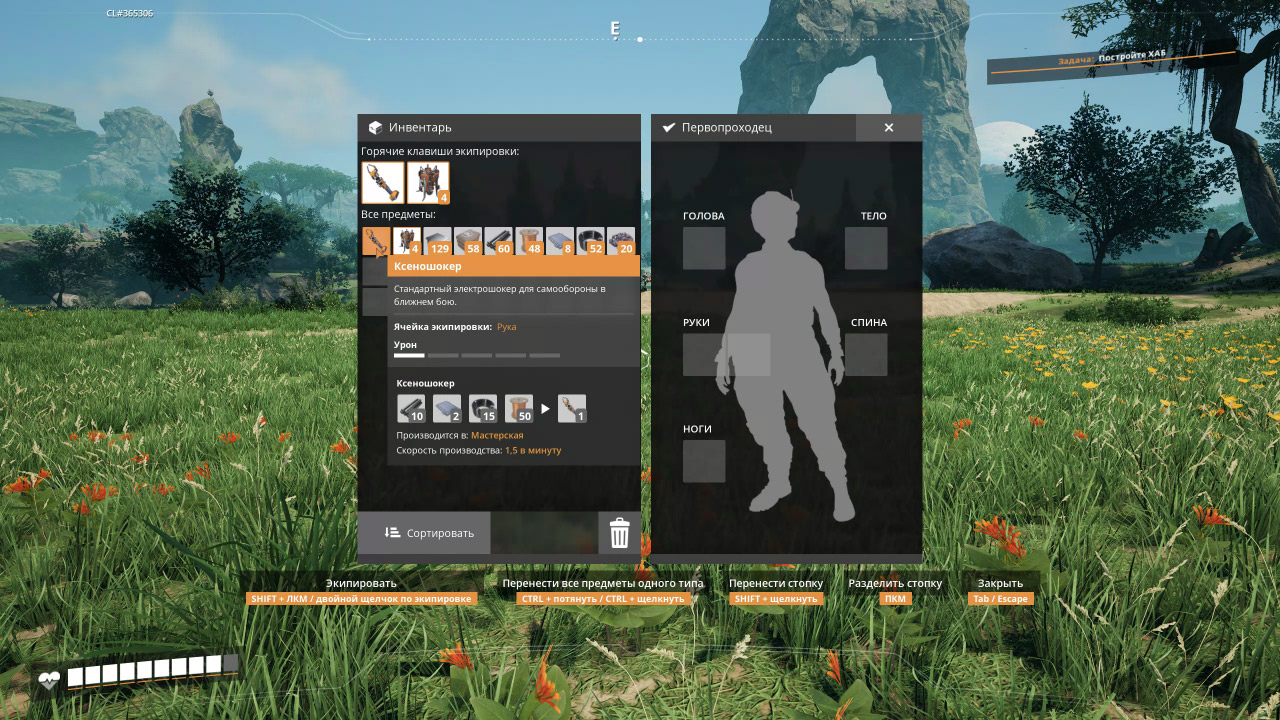Screen dimensions: 1280x720
Task: Click the cube icon beside Инвентарь title
Action: [374, 127]
